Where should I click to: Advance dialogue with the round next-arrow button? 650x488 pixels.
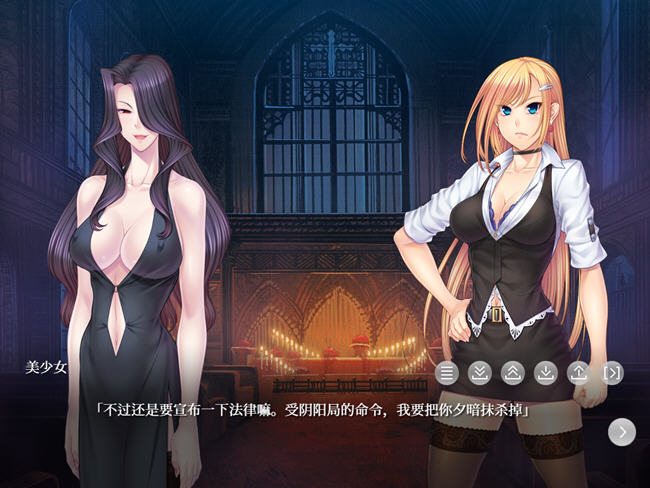click(x=621, y=431)
